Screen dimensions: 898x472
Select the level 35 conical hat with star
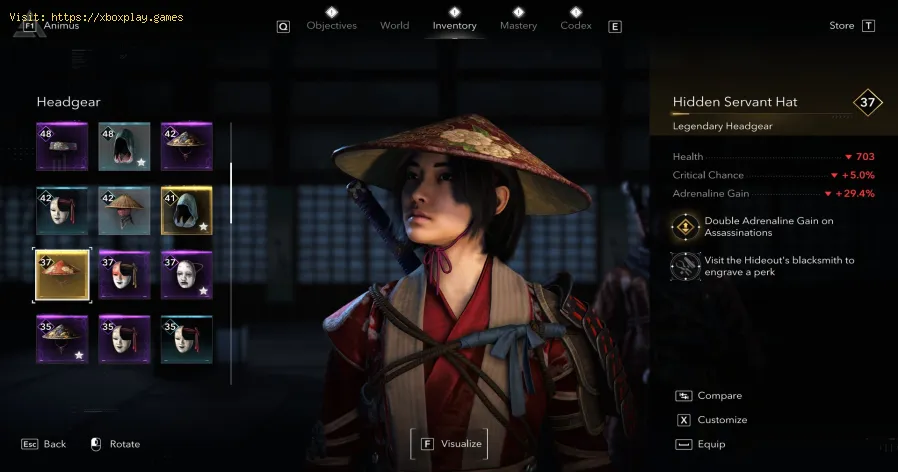(x=62, y=339)
